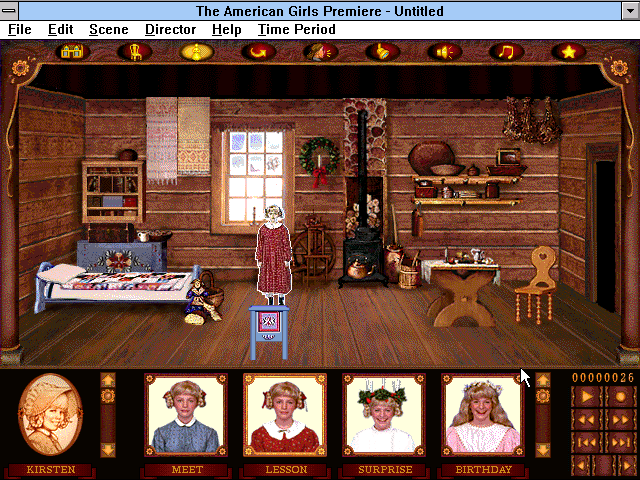The height and width of the screenshot is (480, 640).
Task: Click the theater stage toolbar icon
Action: [x=72, y=51]
